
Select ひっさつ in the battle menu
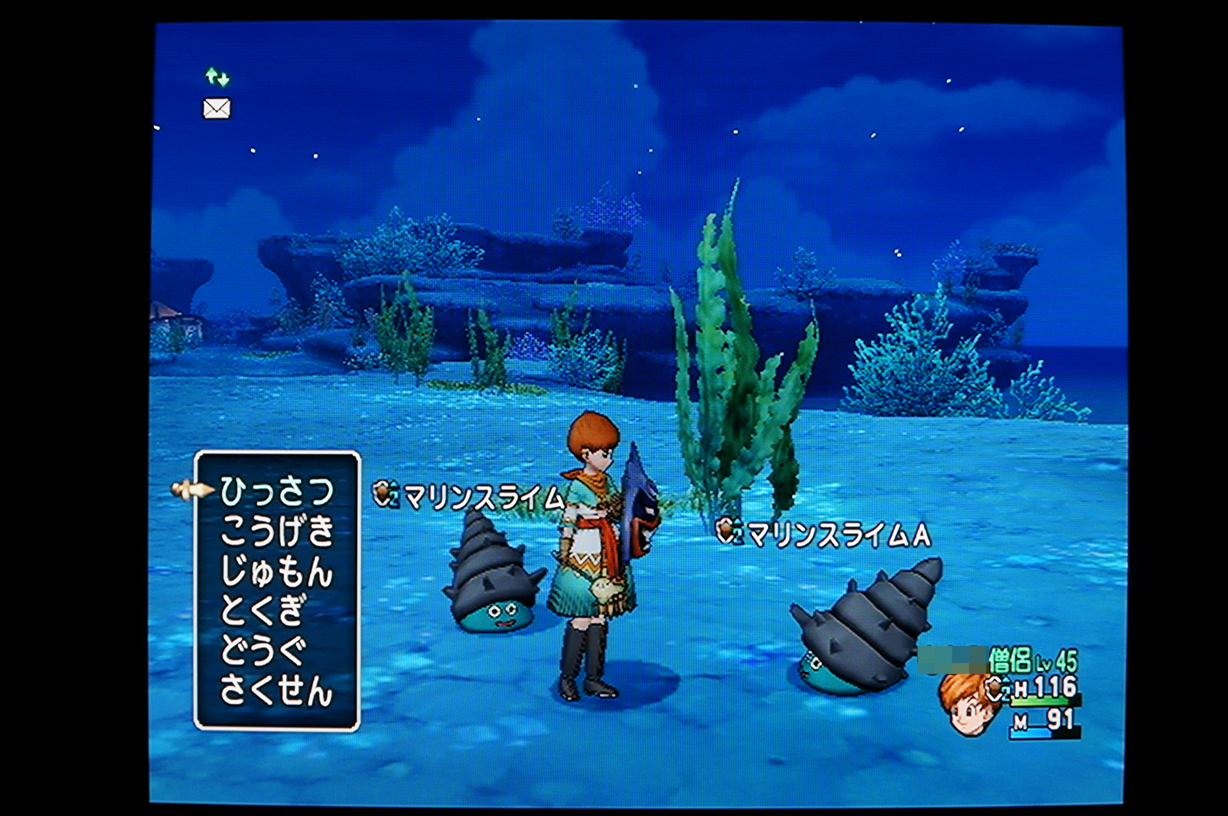tap(276, 490)
